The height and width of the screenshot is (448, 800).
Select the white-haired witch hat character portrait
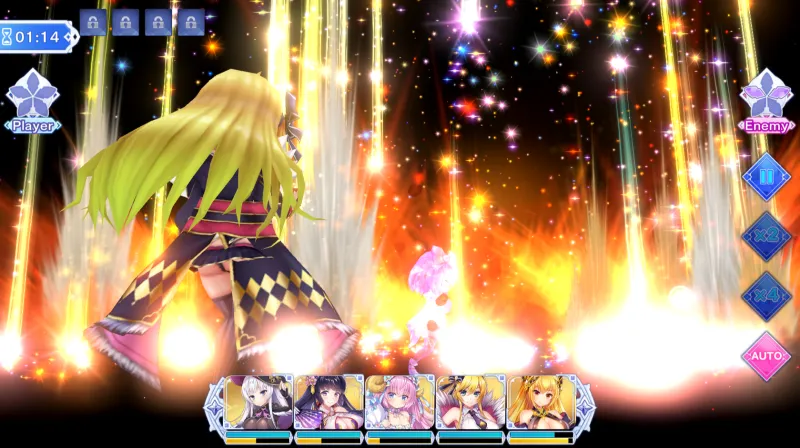(x=259, y=402)
